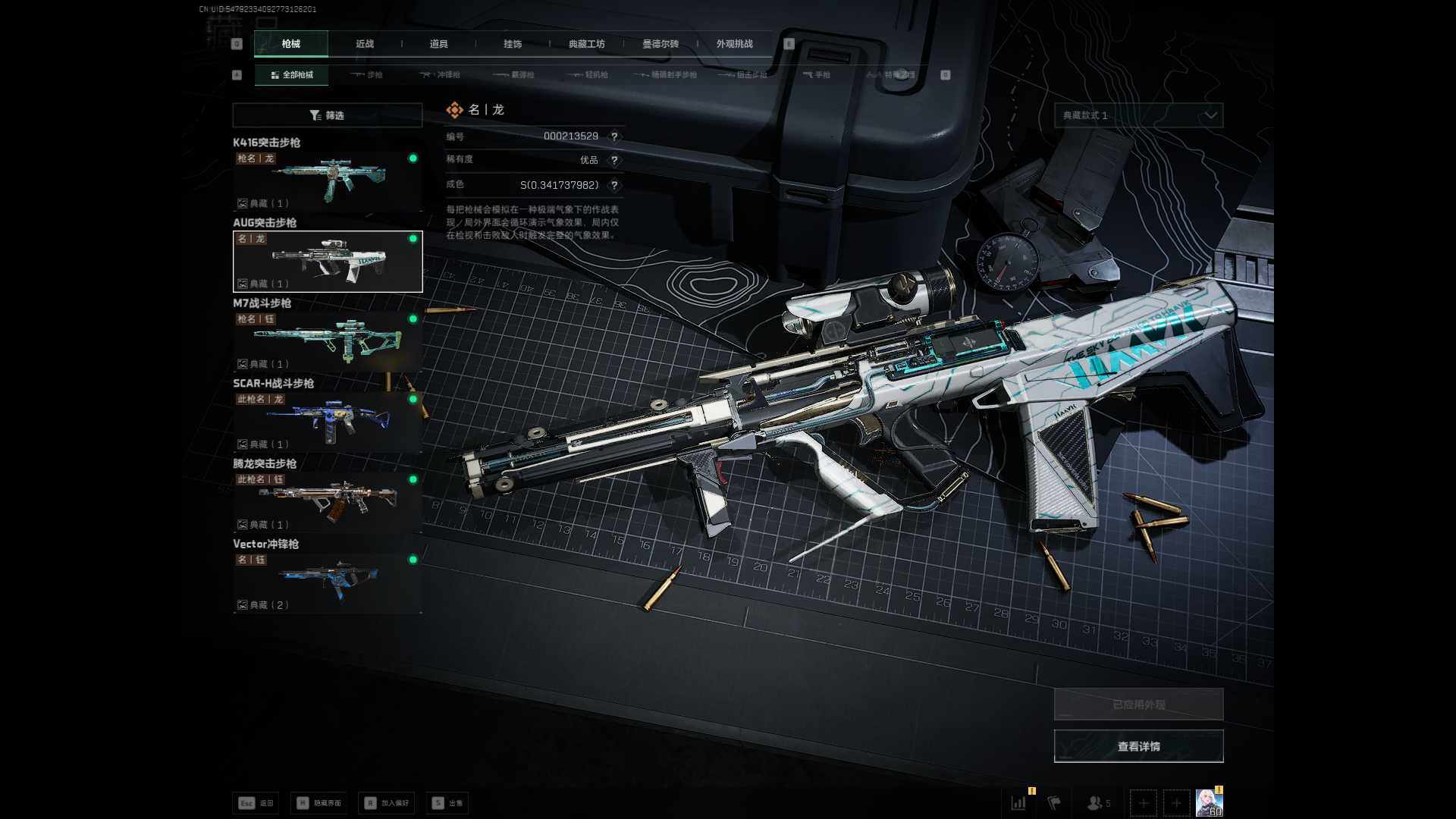Open the bar chart stats icon
Viewport: 1456px width, 819px height.
(1018, 802)
